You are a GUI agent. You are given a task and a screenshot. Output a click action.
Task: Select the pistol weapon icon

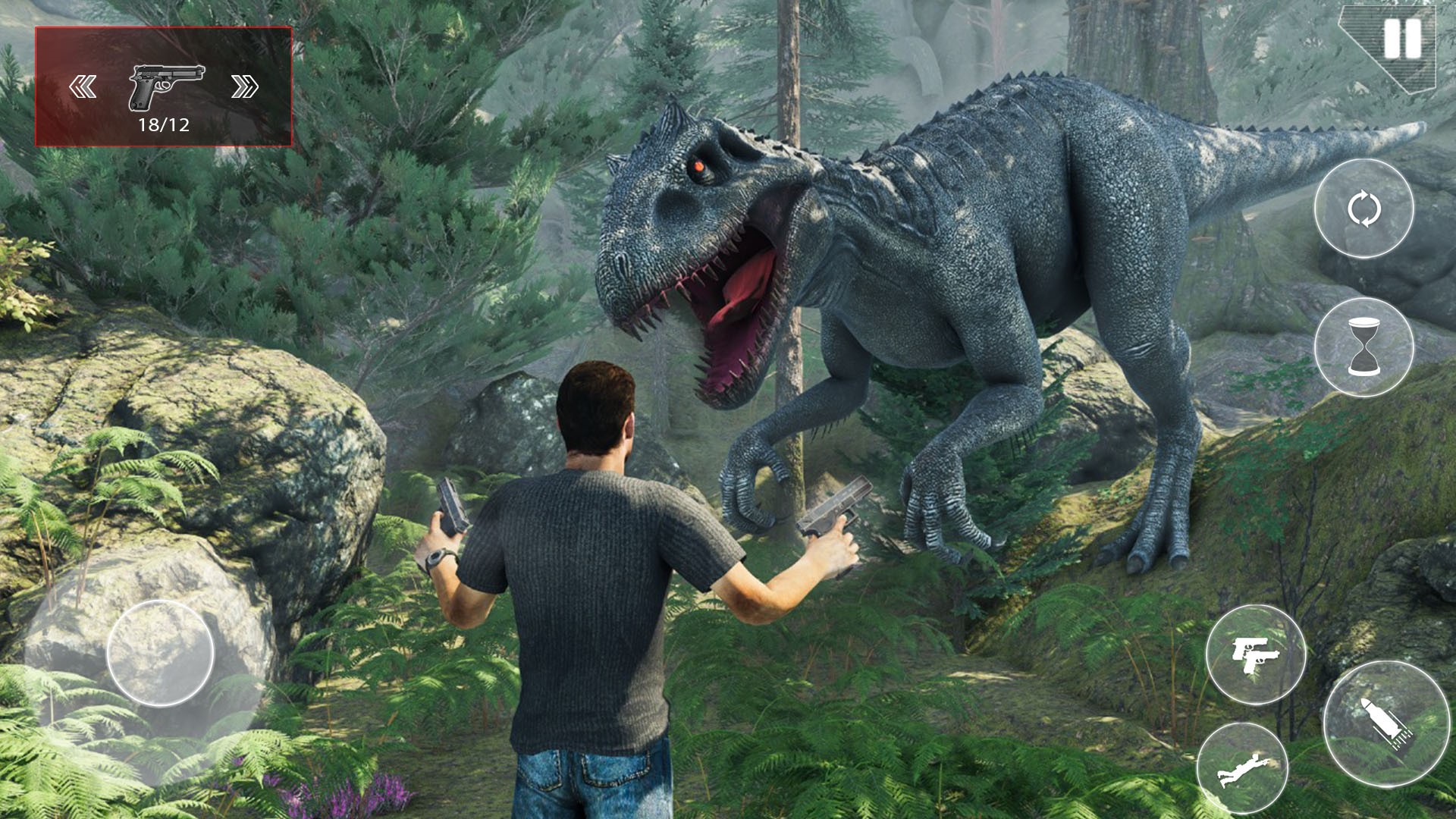[x=166, y=86]
